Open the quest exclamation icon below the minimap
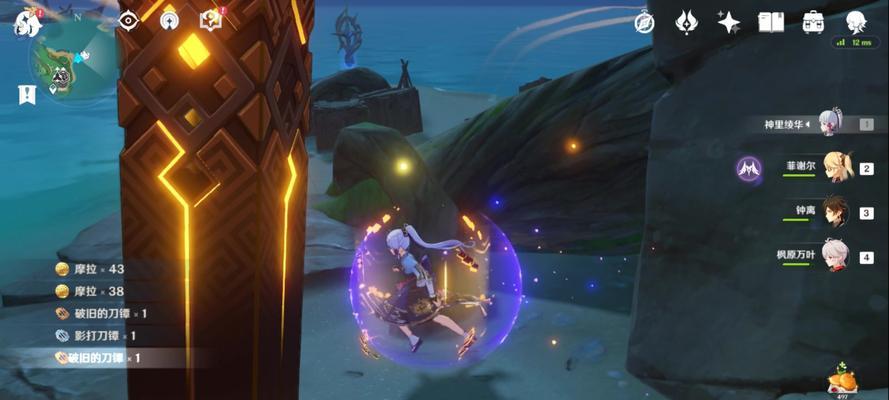The height and width of the screenshot is (400, 889). (26, 95)
